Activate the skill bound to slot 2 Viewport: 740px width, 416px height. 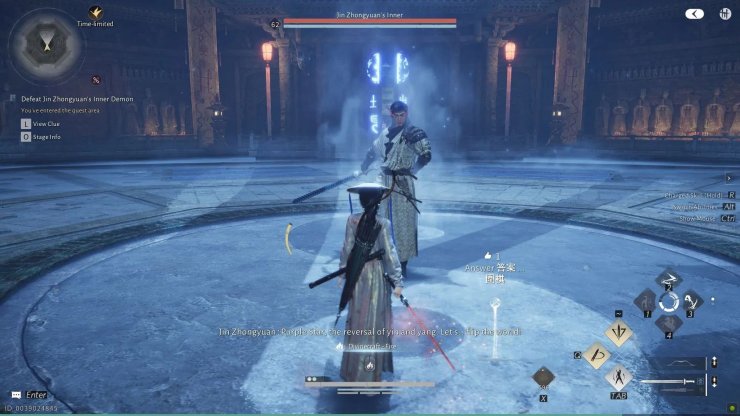[x=669, y=280]
